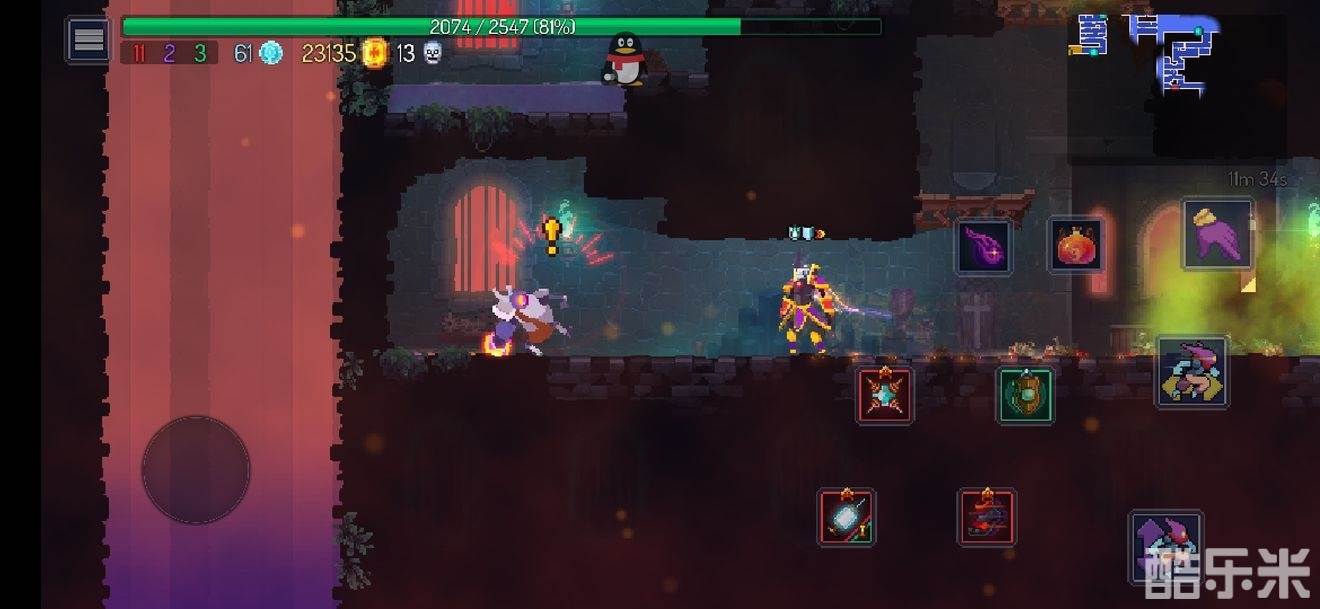Screen dimensions: 1320x609
Task: Use the red health flask
Action: 1076,245
